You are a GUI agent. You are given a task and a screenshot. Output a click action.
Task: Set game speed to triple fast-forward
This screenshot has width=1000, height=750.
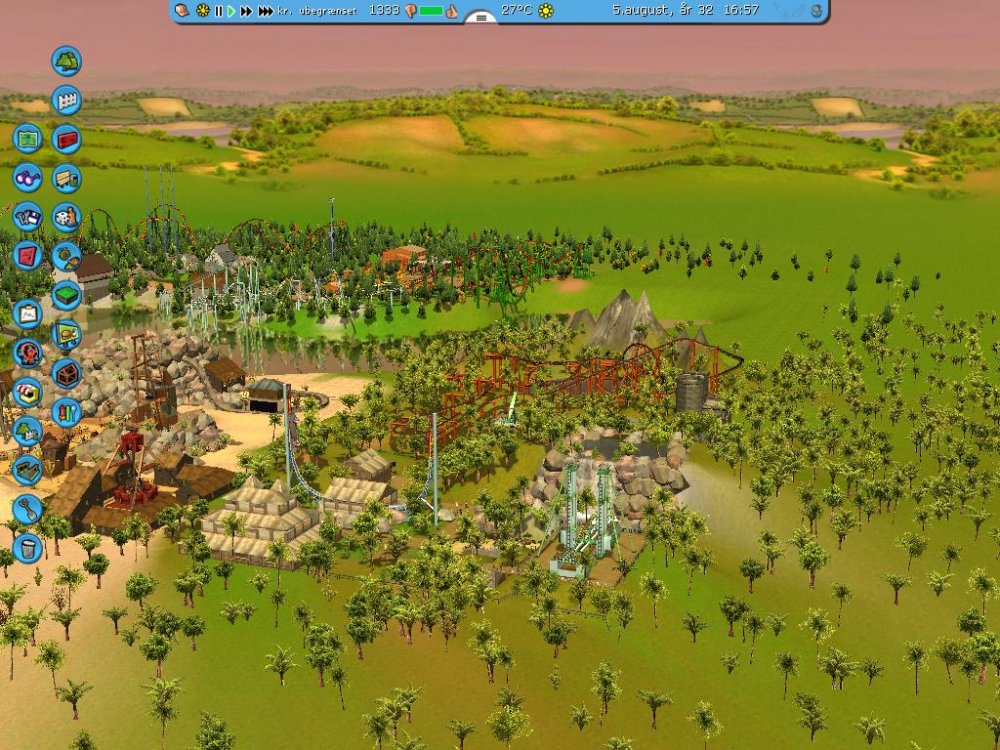(x=265, y=11)
